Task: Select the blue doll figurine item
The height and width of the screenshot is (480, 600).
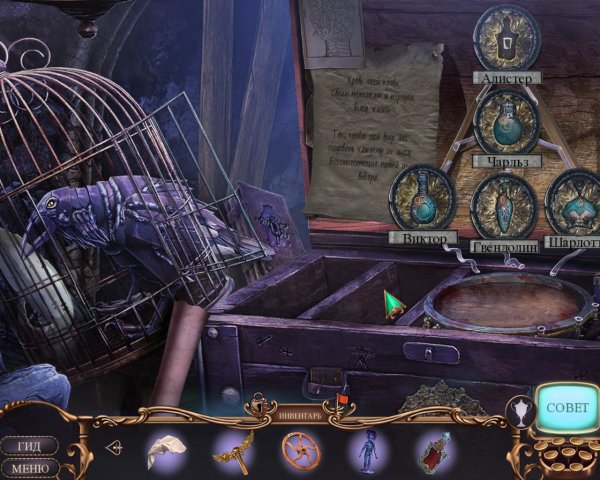Action: [366, 449]
